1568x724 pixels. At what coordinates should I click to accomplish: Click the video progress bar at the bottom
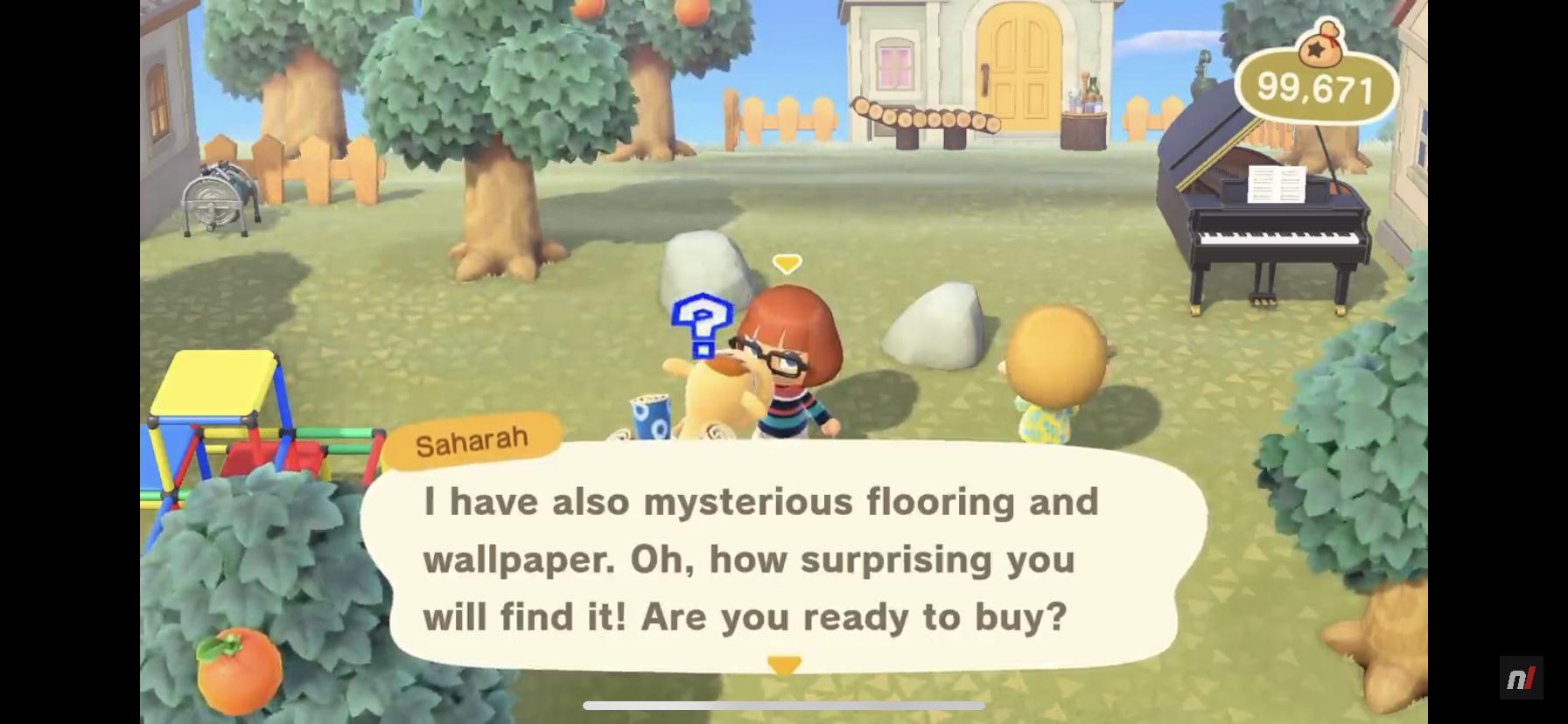pos(785,703)
